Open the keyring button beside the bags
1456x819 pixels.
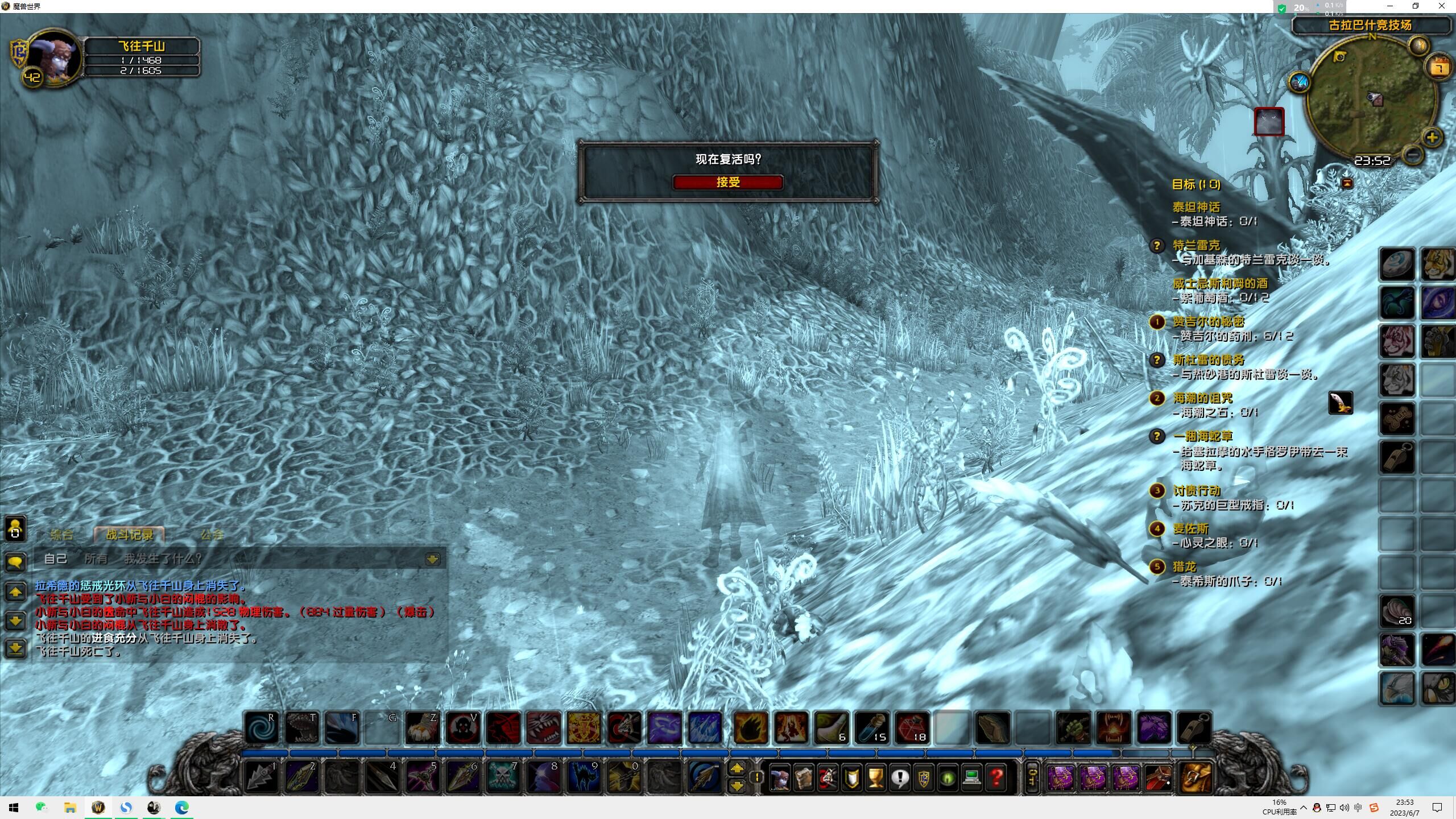coord(1032,777)
